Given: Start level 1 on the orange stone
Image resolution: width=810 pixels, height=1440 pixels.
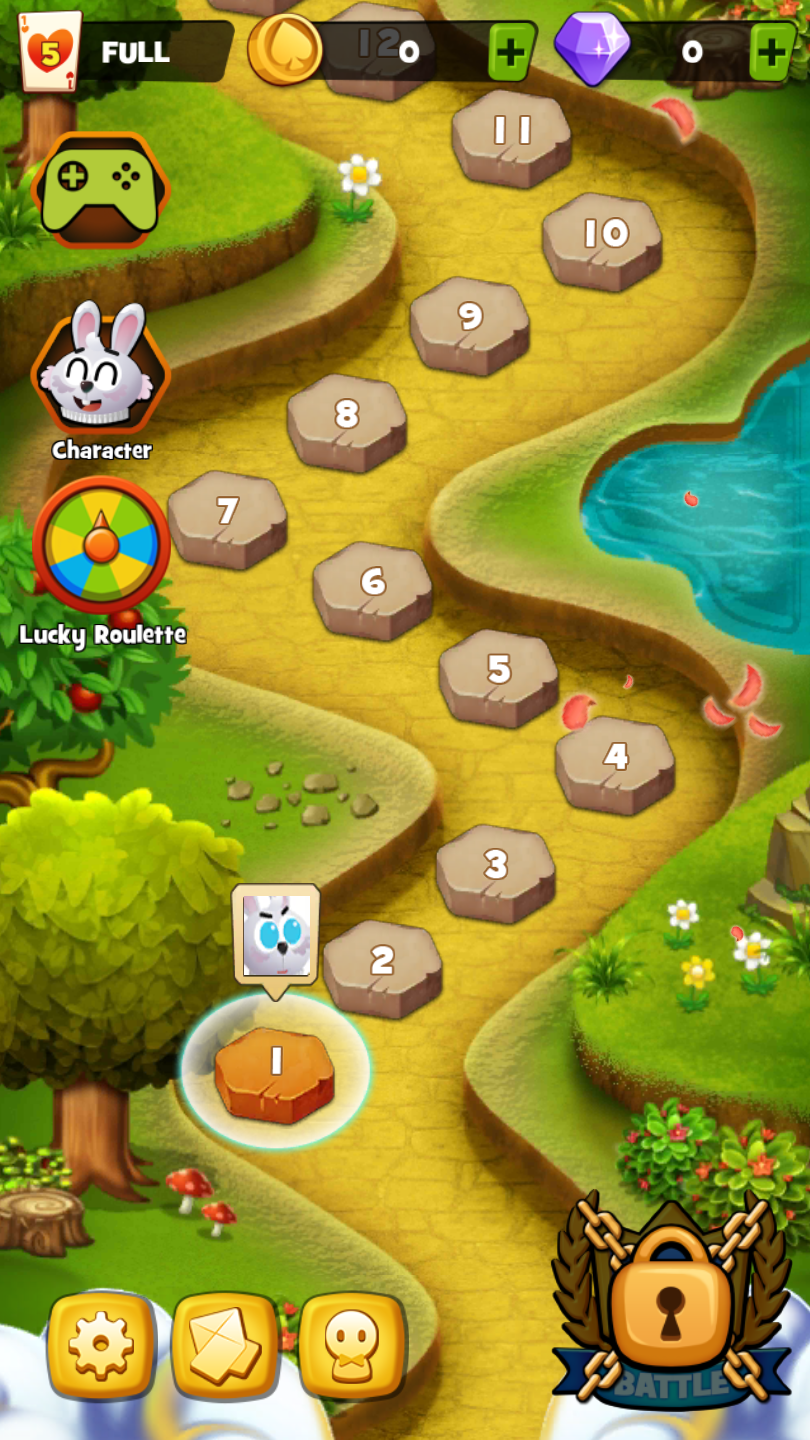Looking at the screenshot, I should (x=275, y=1070).
